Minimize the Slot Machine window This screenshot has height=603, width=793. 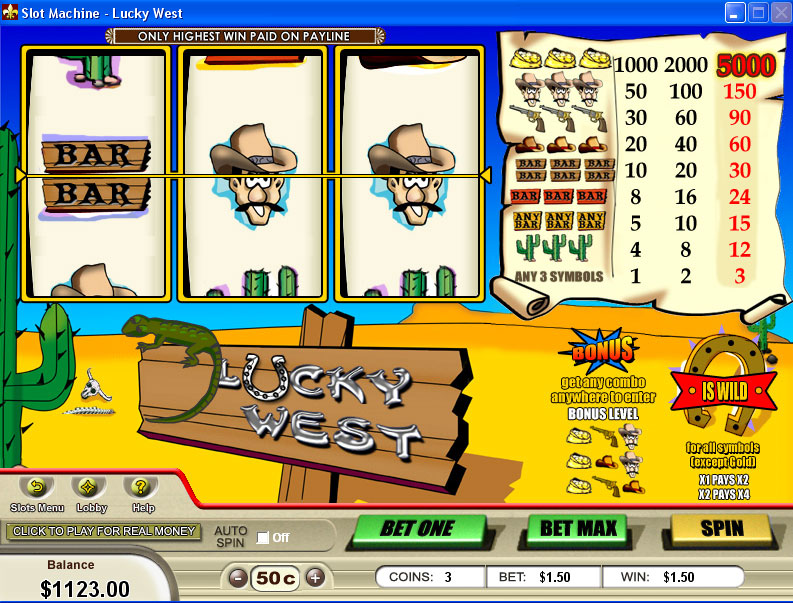pyautogui.click(x=736, y=12)
